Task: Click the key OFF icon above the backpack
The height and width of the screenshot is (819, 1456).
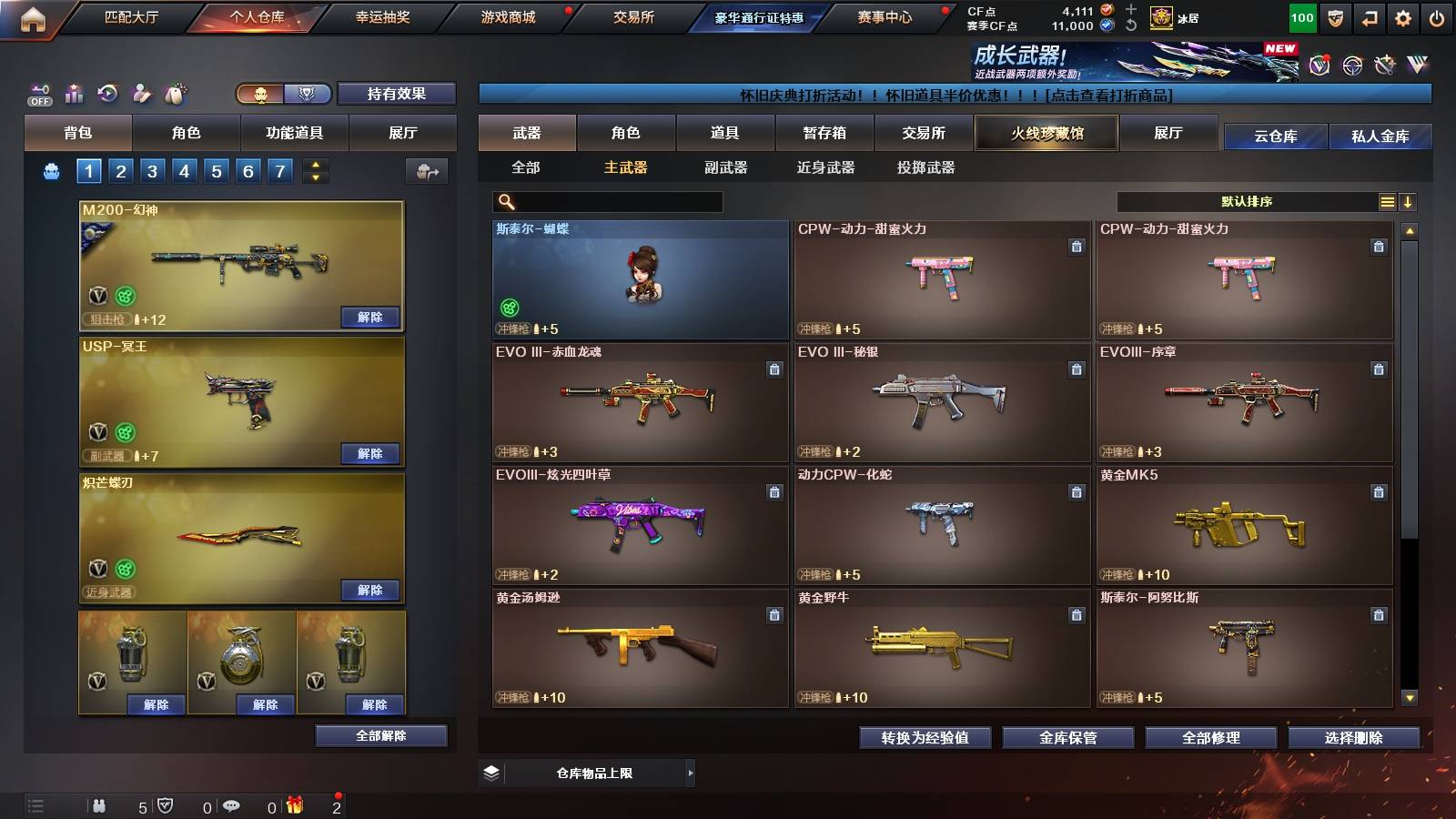Action: coord(38,92)
